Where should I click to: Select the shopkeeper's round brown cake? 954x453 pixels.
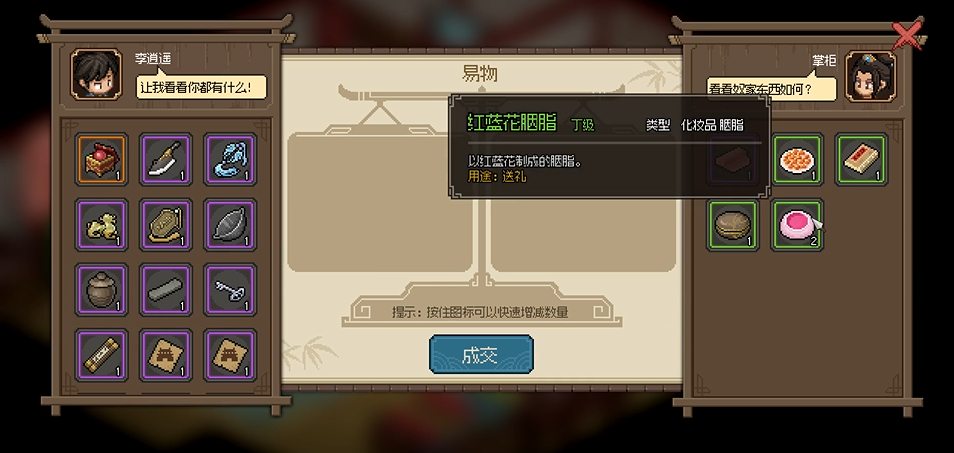pyautogui.click(x=733, y=224)
